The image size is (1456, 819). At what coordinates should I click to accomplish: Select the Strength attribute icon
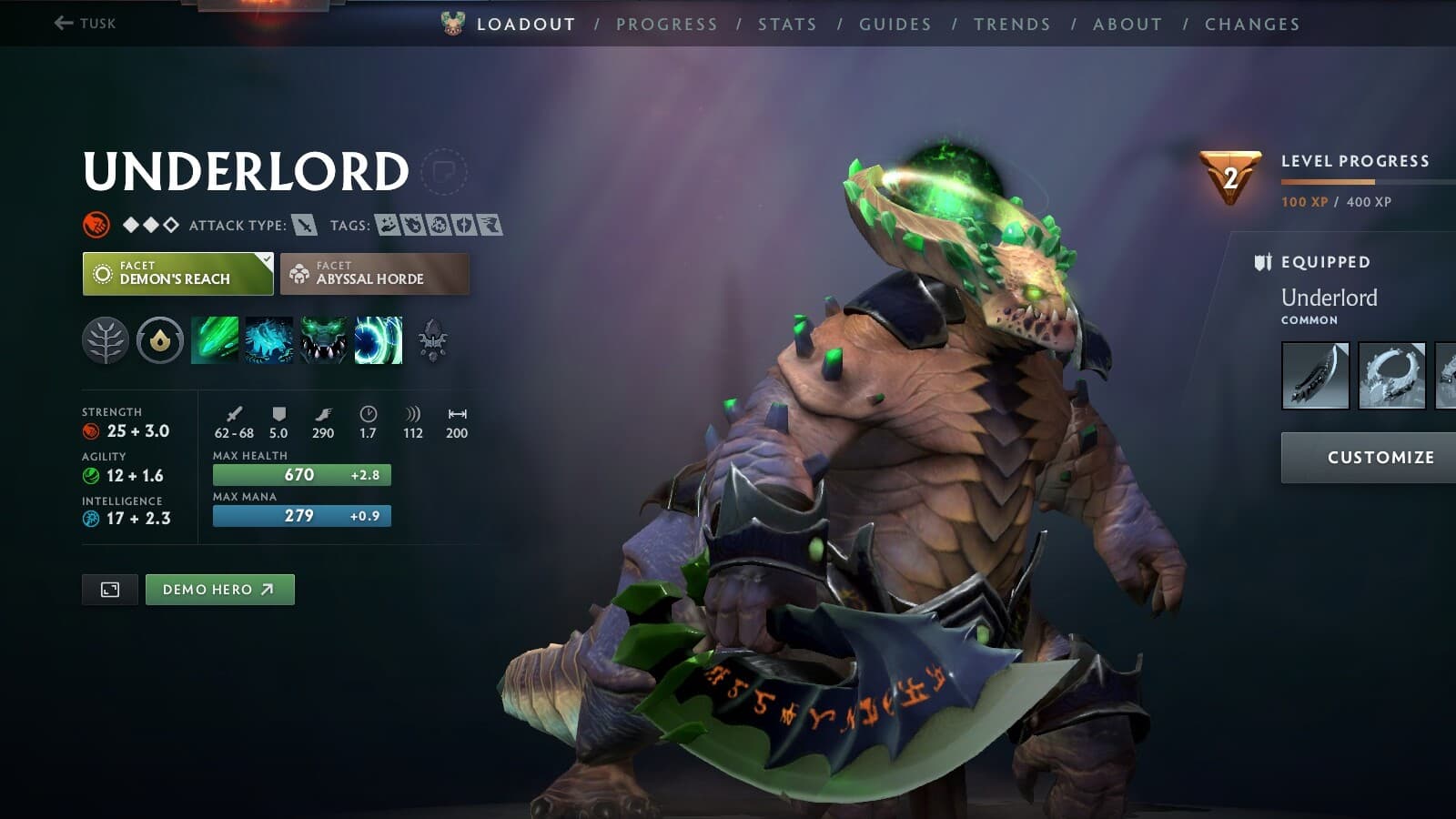pos(90,431)
